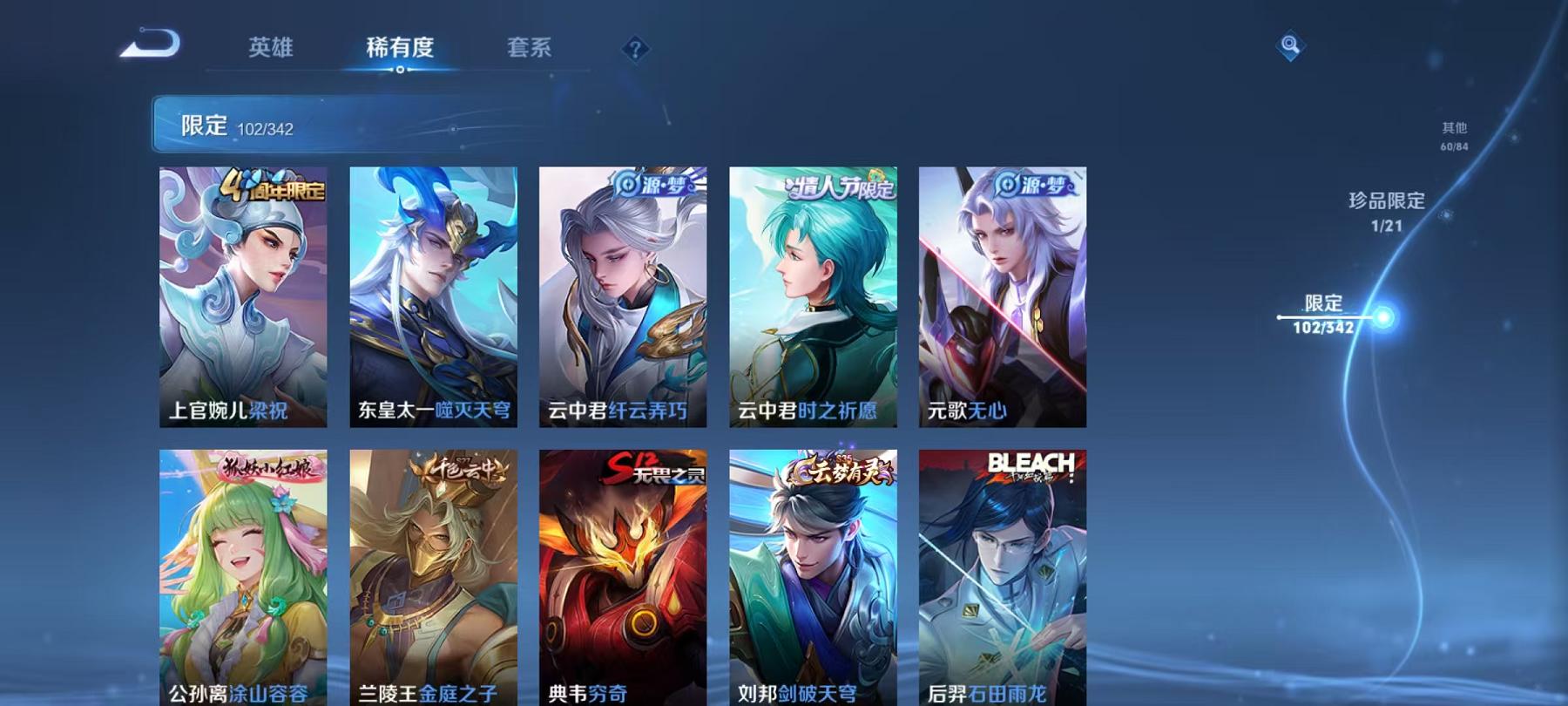Screen dimensions: 1568x706
Task: Jump to the 珍品限定 1/21 category
Action: click(1384, 210)
